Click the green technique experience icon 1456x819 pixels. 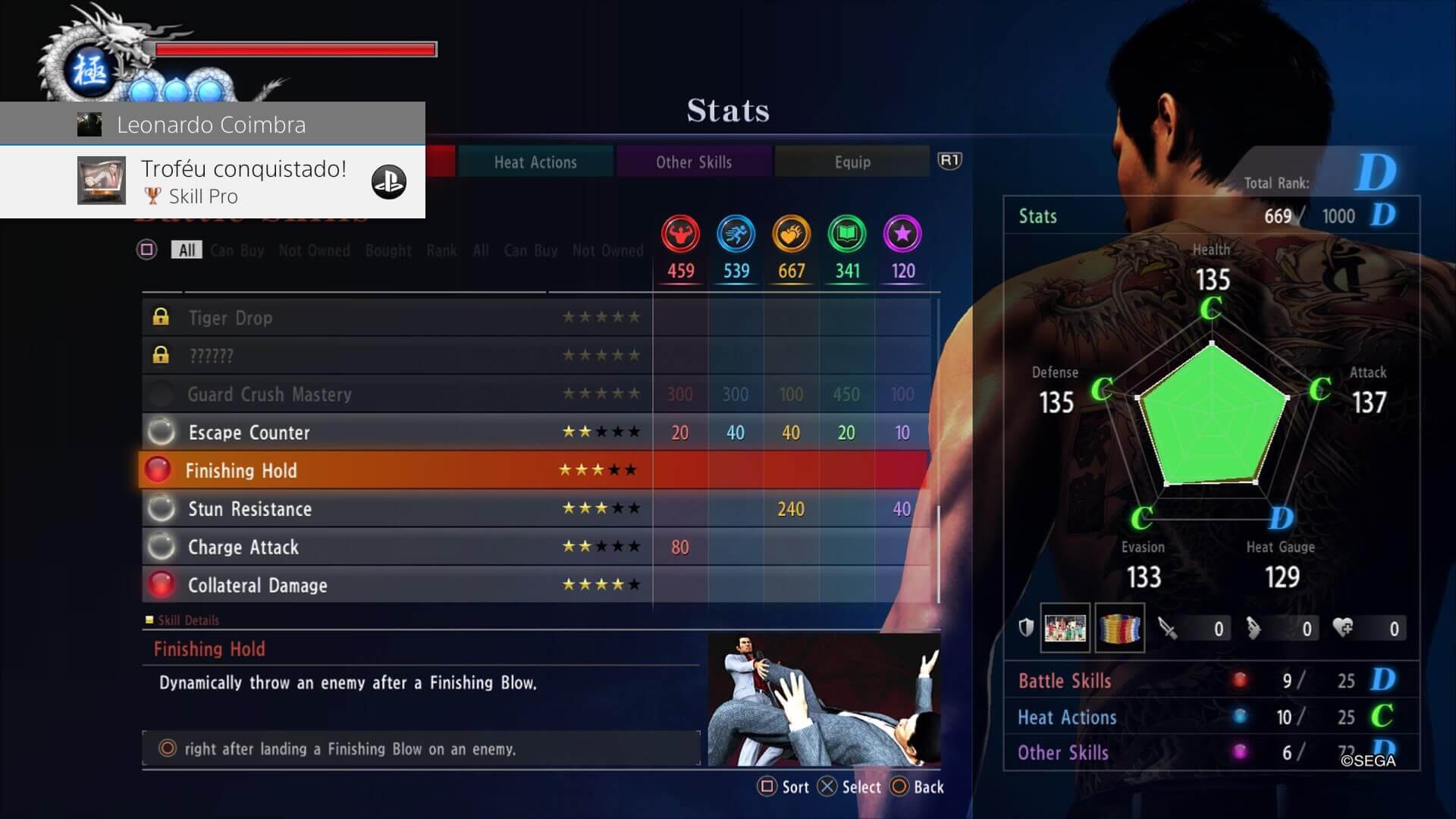pos(847,234)
